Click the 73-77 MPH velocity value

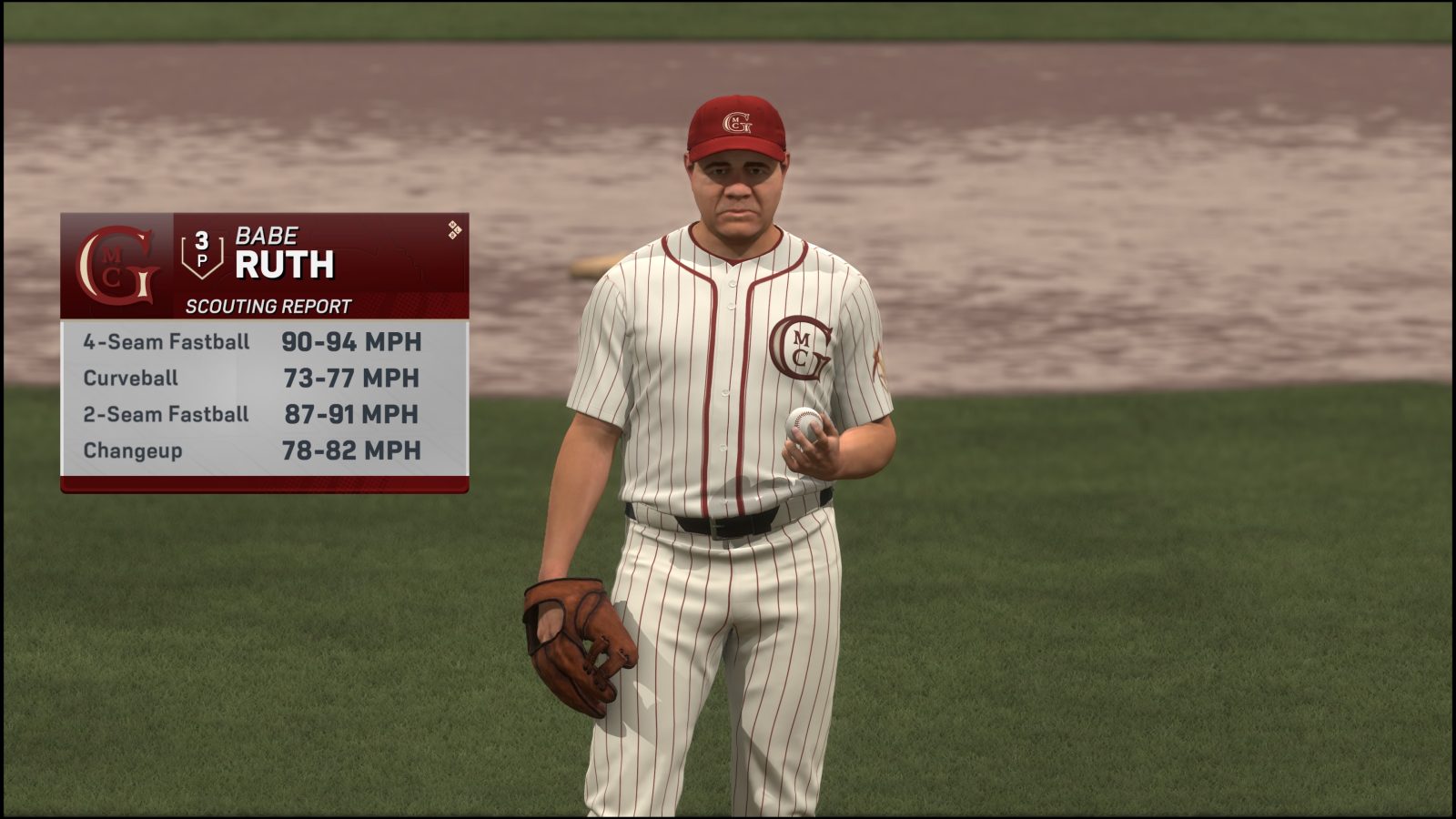pyautogui.click(x=351, y=378)
